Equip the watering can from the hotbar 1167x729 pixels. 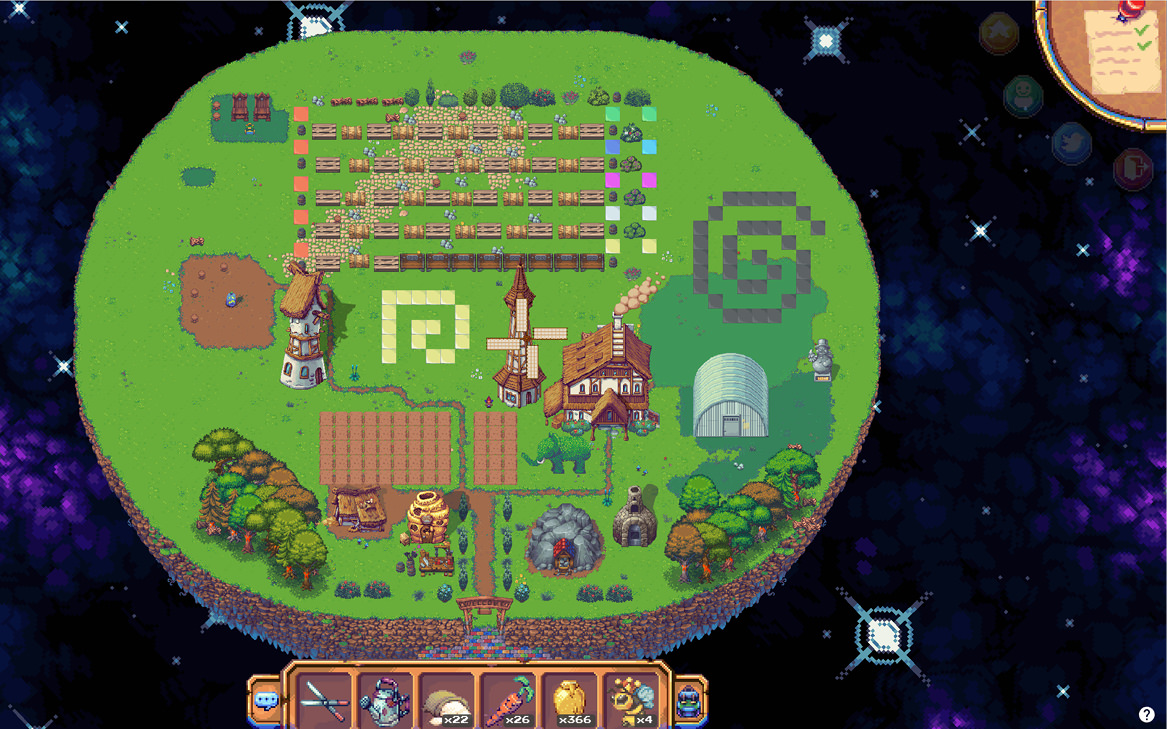[385, 700]
